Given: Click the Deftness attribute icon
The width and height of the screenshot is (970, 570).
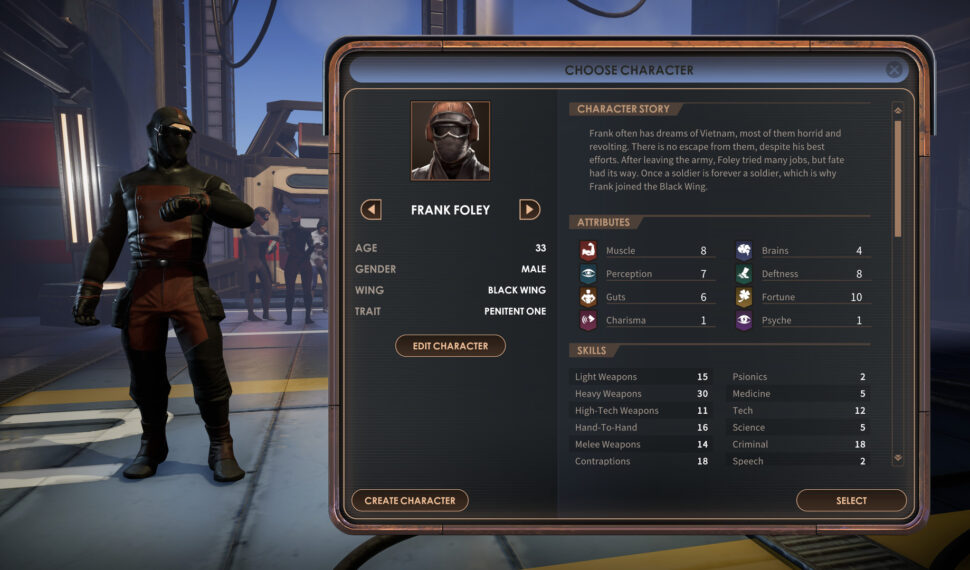Looking at the screenshot, I should tap(744, 274).
